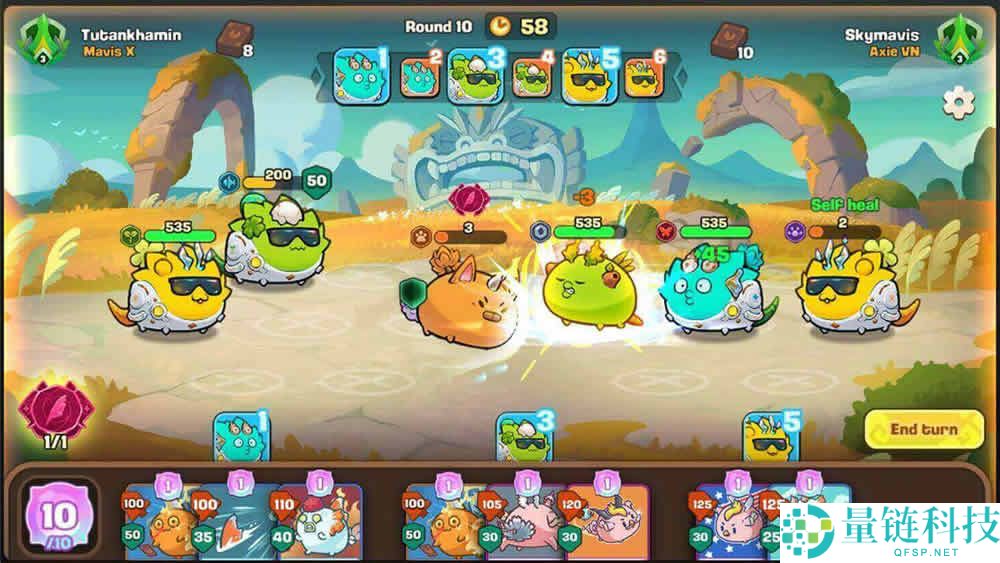The height and width of the screenshot is (563, 1000).
Task: Select turn-order portrait 6, small yellow axie
Action: [643, 78]
